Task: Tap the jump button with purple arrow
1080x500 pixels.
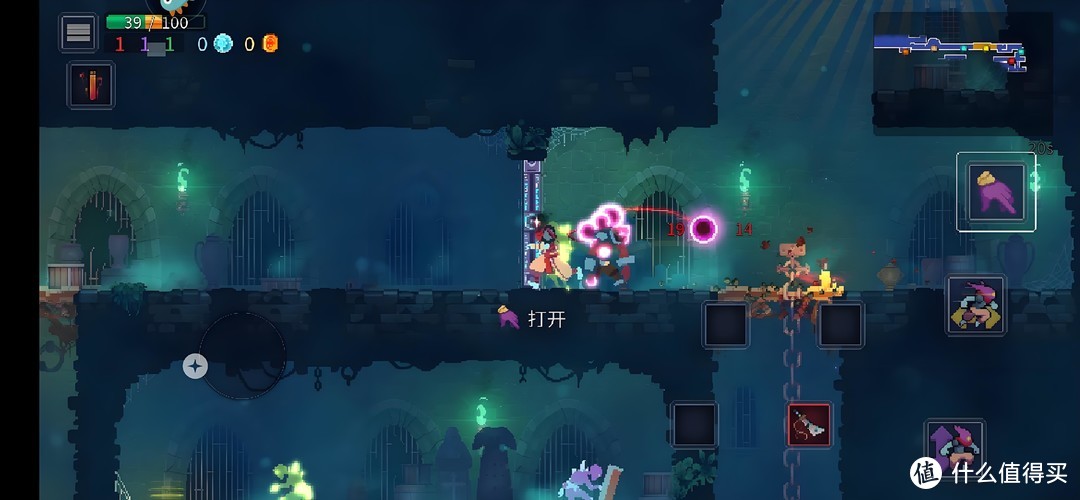Action: click(954, 449)
